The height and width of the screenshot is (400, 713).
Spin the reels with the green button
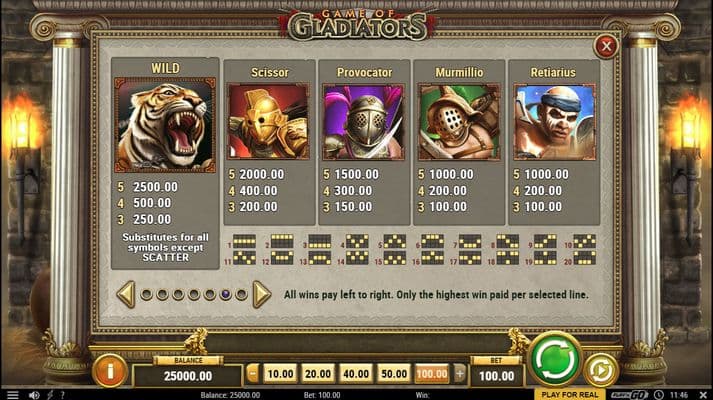click(x=555, y=358)
